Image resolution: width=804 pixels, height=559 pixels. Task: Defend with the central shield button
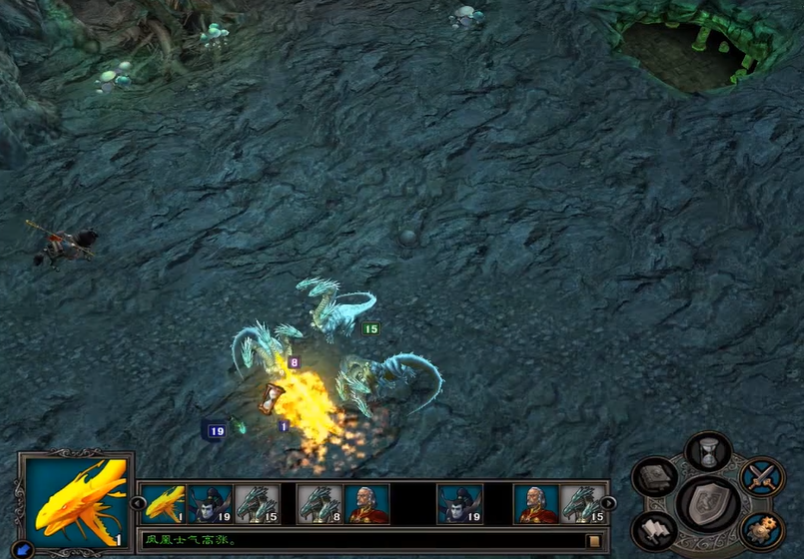708,503
